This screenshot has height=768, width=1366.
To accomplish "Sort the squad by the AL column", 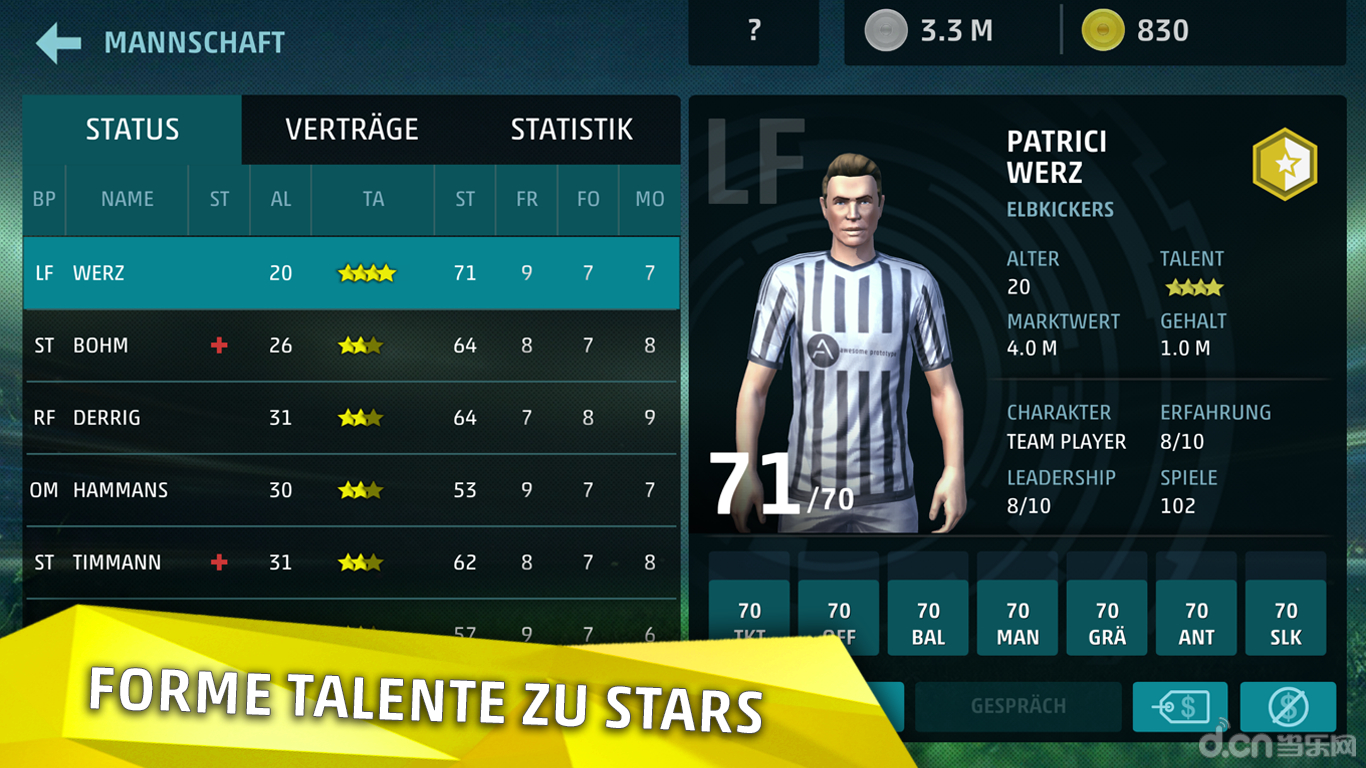I will pos(280,199).
